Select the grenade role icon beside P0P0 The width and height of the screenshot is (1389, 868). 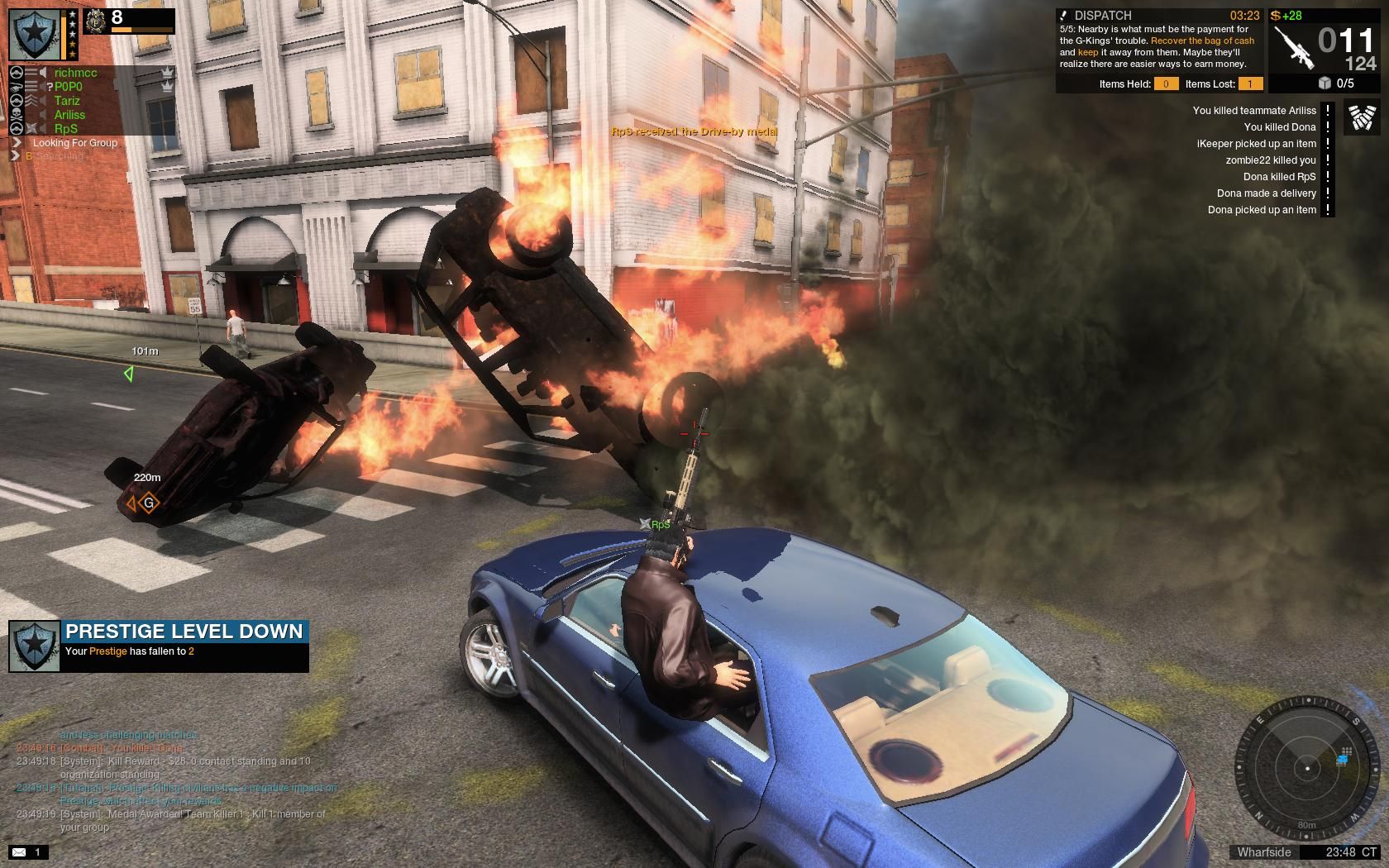click(15, 86)
